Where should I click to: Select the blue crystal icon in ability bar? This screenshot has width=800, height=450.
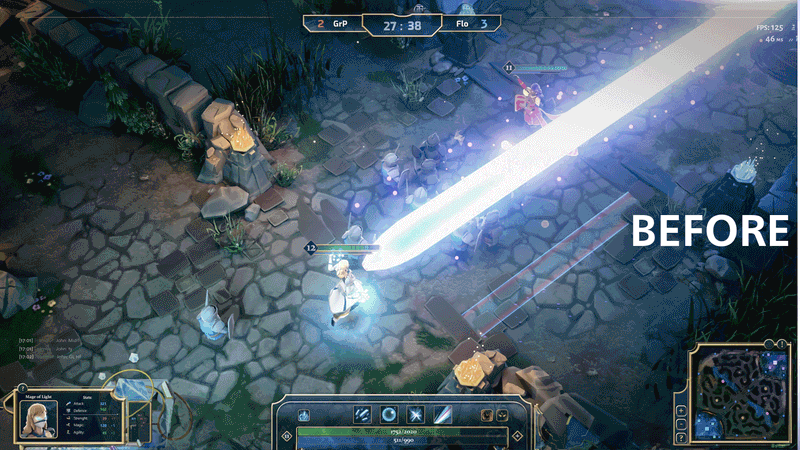(305, 416)
